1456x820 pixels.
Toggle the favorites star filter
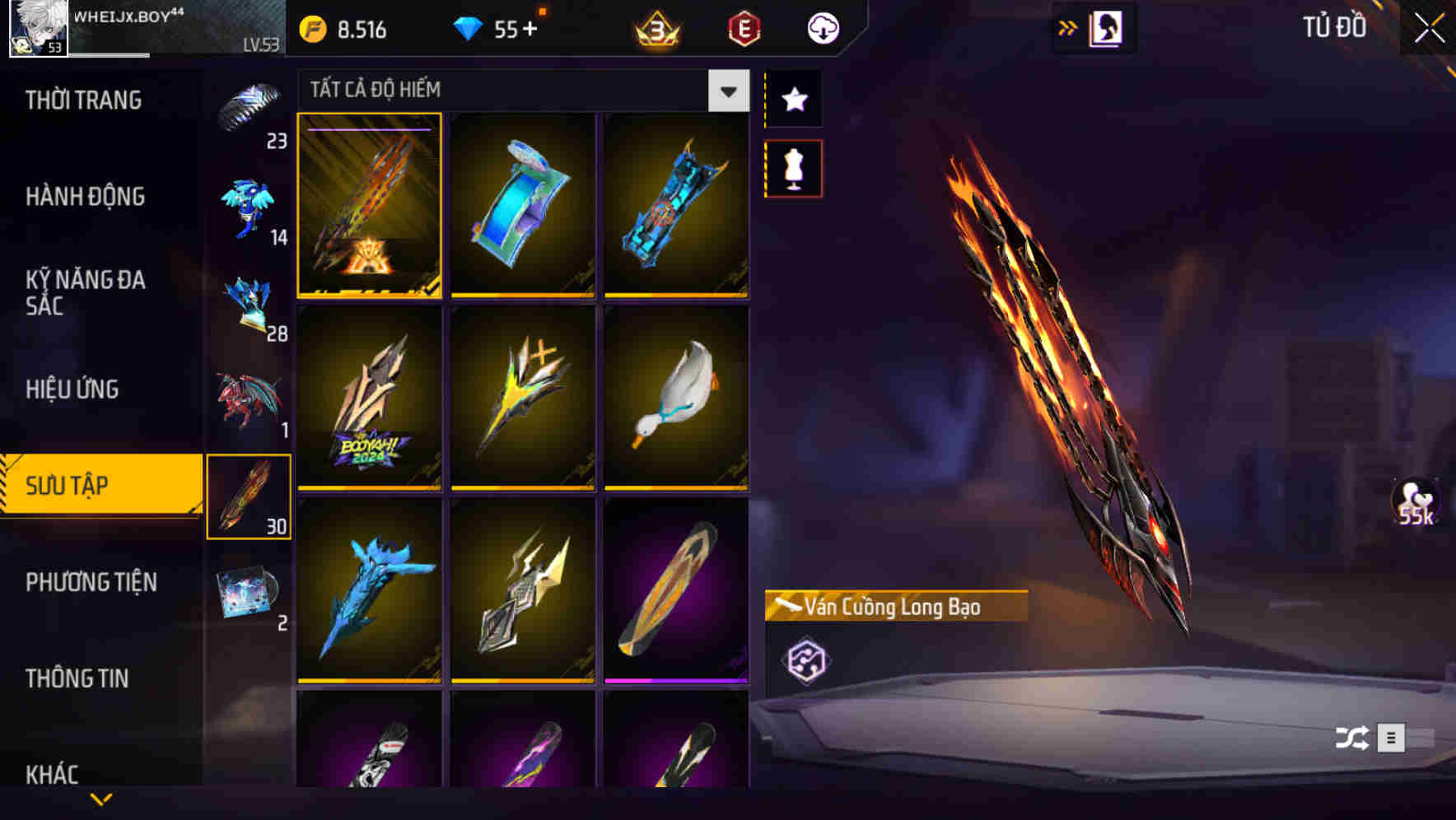tap(793, 100)
